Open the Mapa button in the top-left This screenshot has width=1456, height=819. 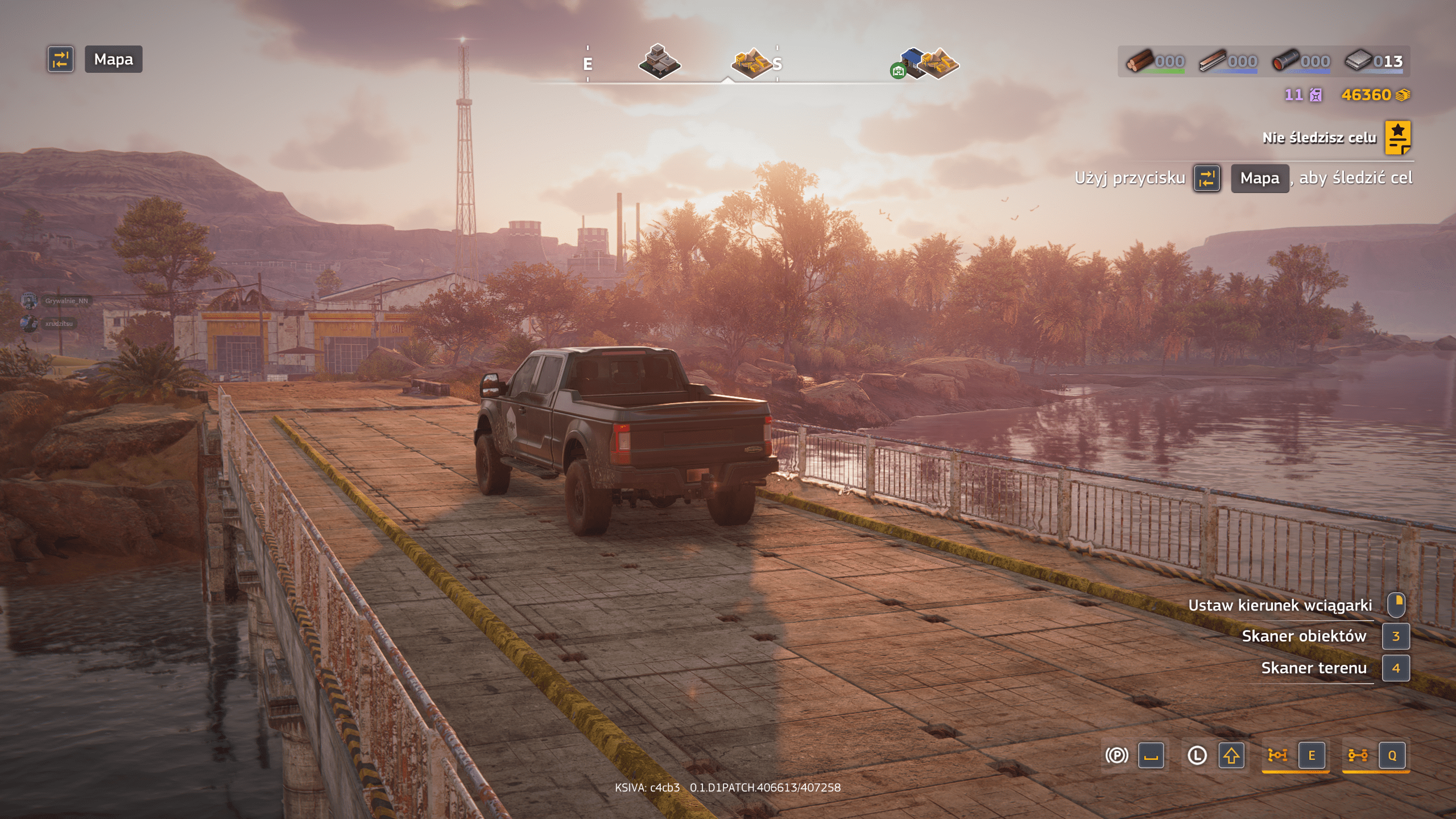click(113, 59)
